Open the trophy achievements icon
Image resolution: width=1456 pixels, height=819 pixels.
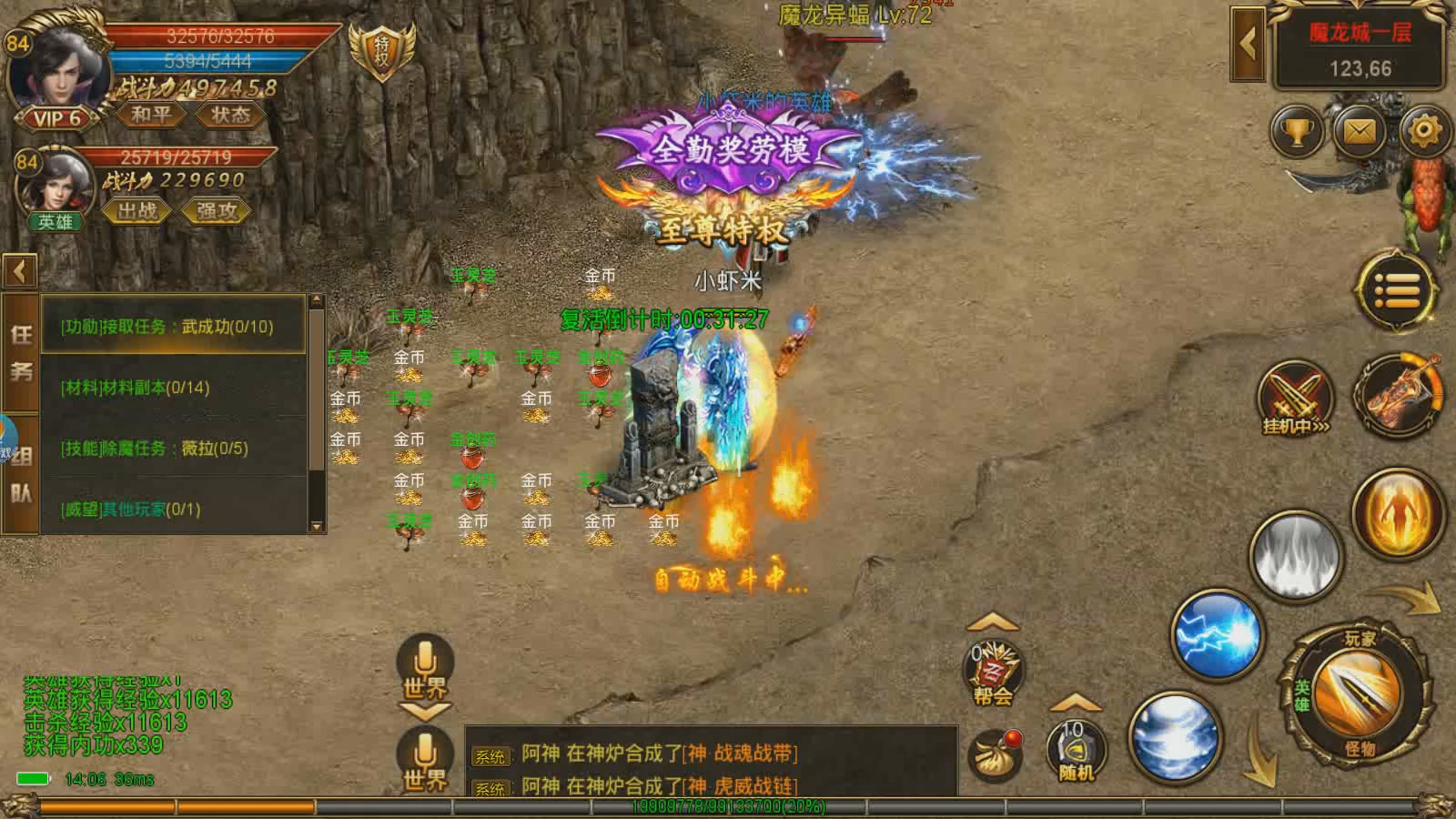(1296, 131)
